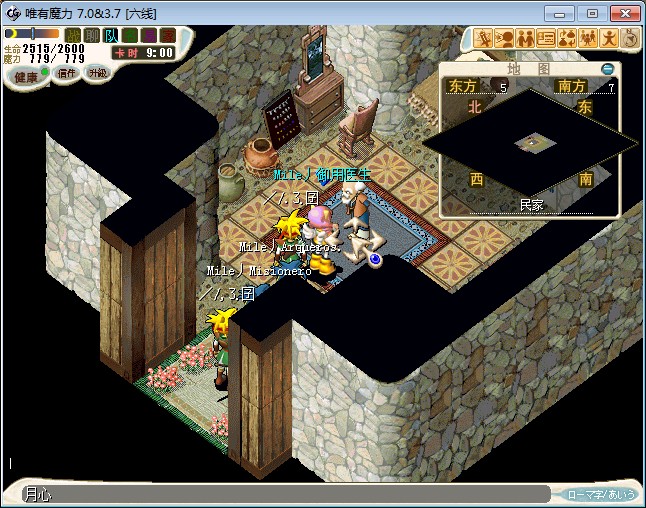This screenshot has width=646, height=508.
Task: Open the 信件 mail button
Action: pos(67,74)
